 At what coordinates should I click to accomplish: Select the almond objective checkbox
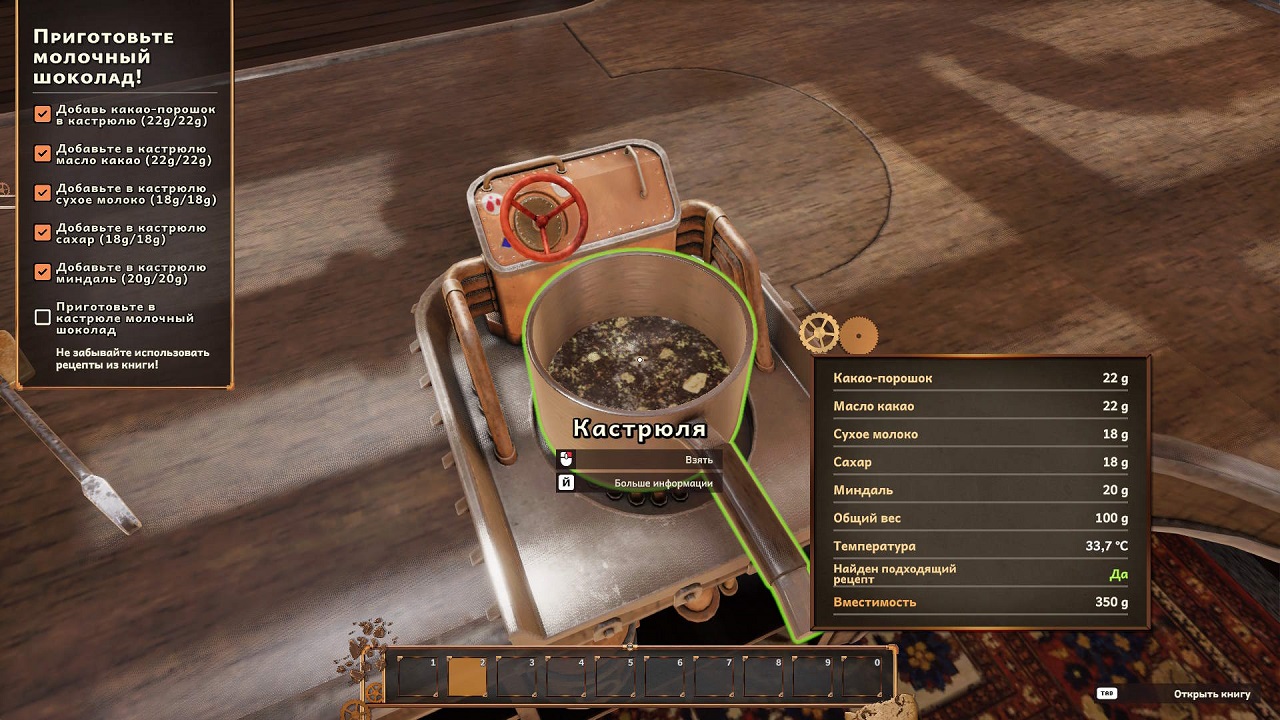42,271
